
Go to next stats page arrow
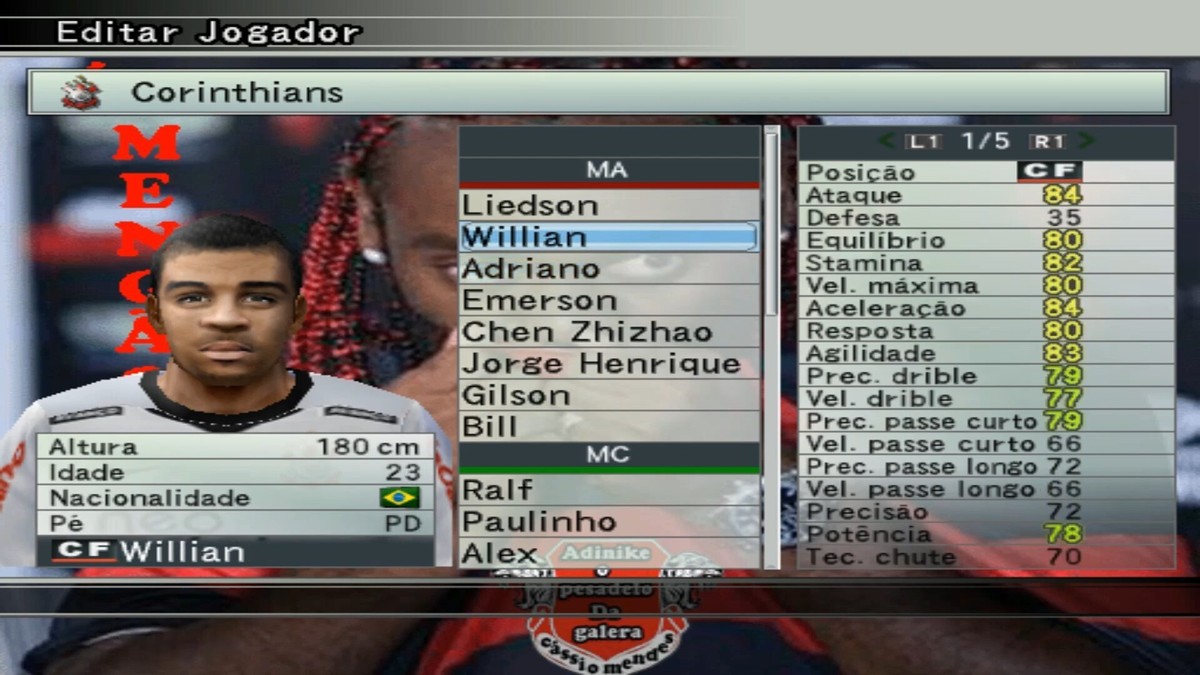click(x=1087, y=142)
